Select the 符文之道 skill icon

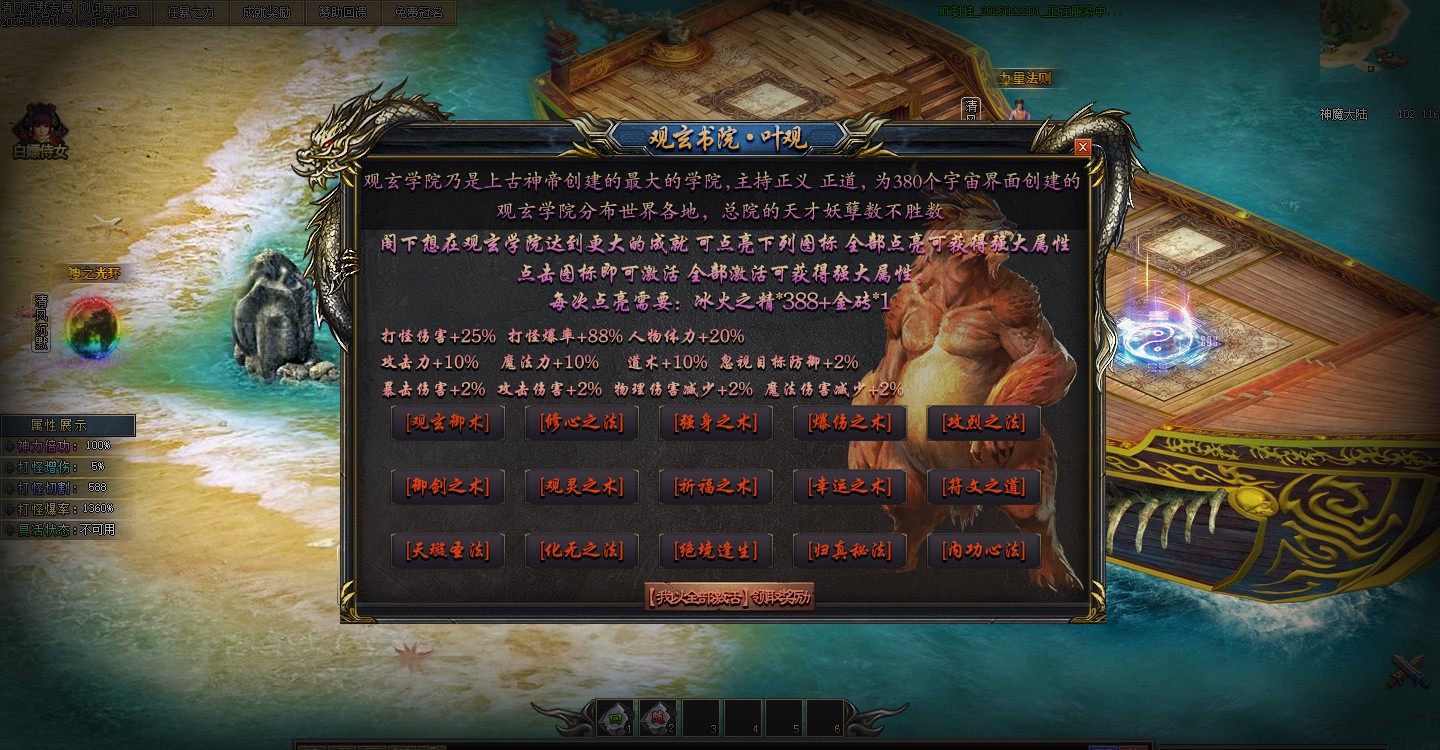[983, 487]
